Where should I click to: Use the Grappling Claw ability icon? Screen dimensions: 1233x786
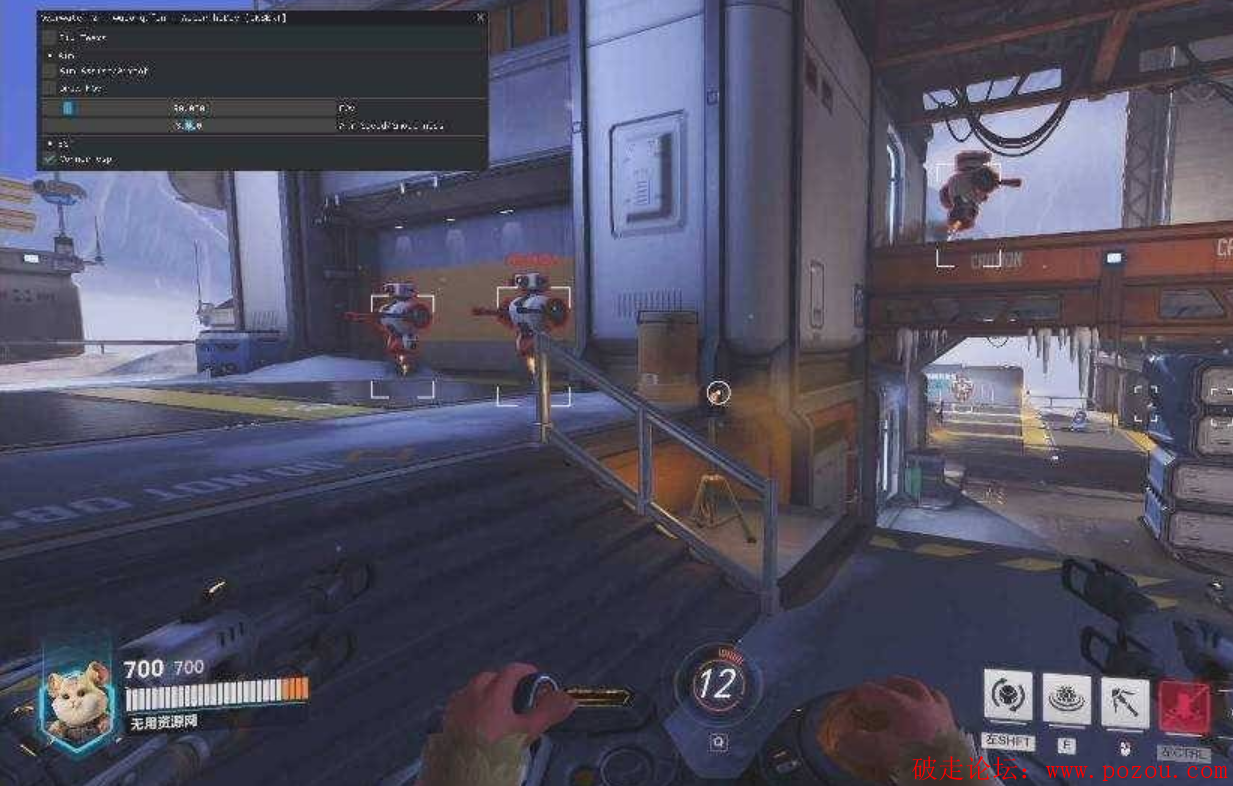point(1125,701)
